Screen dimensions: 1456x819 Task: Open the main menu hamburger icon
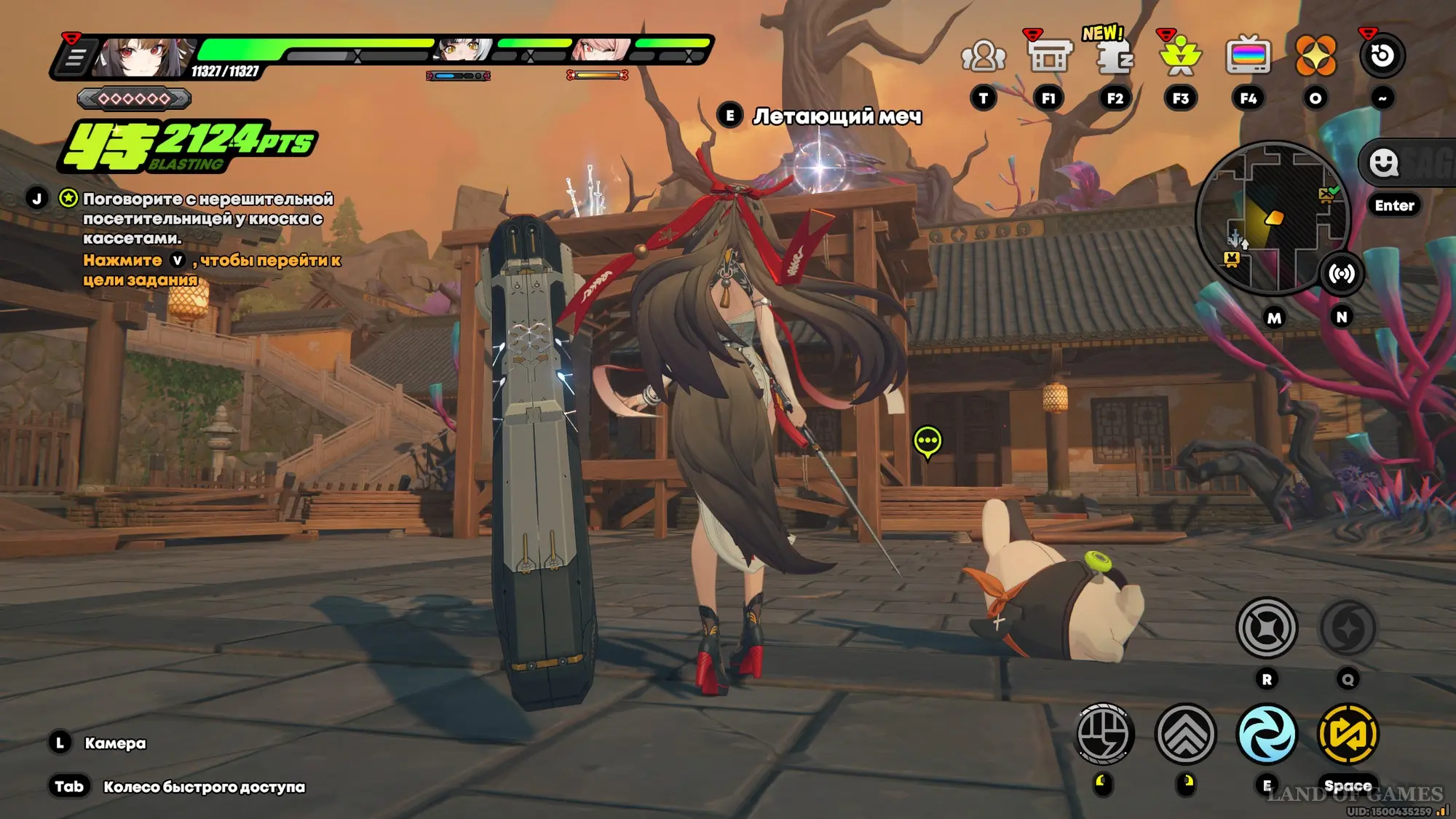click(75, 58)
